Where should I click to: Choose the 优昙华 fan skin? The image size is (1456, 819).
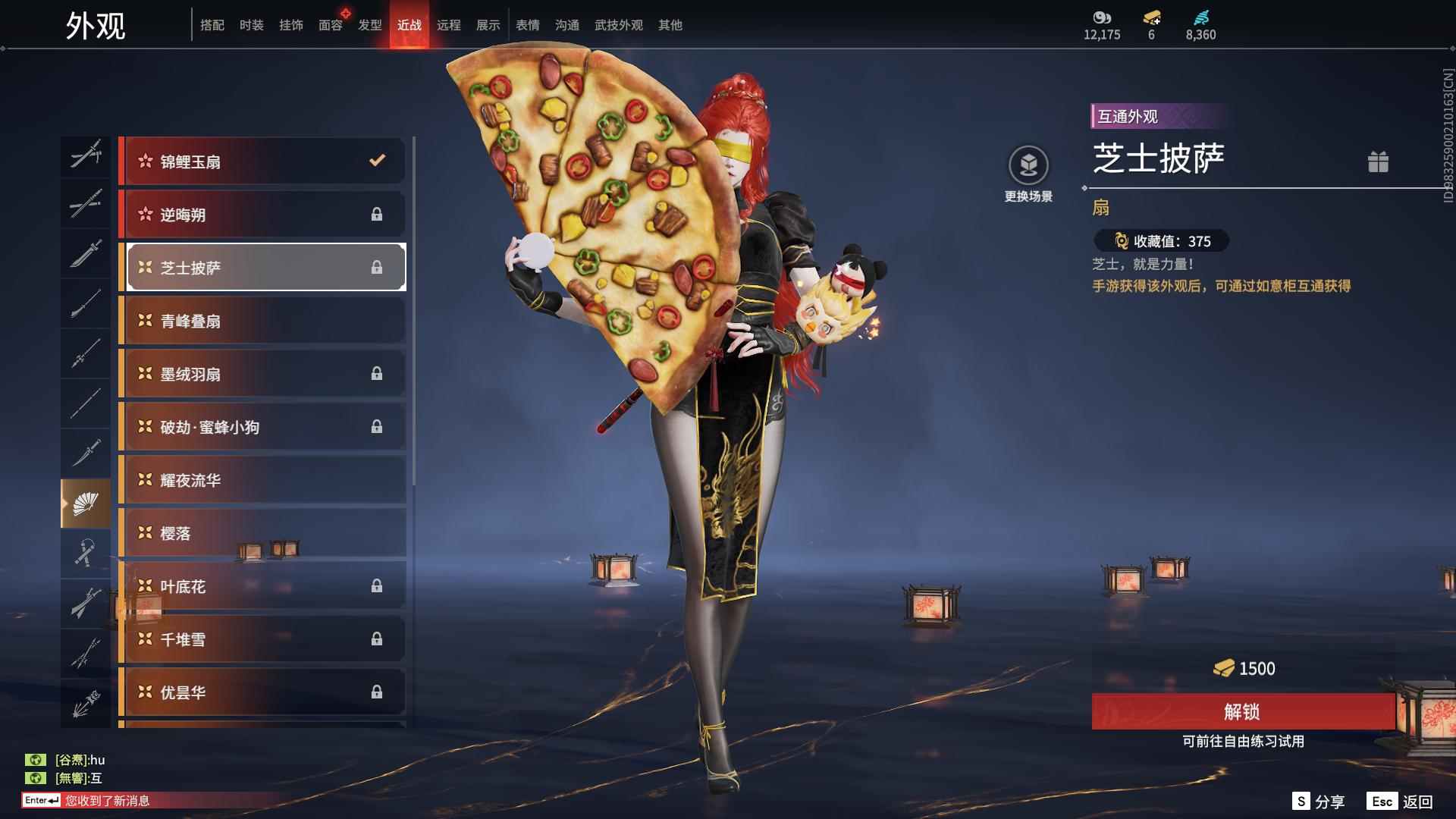[262, 692]
